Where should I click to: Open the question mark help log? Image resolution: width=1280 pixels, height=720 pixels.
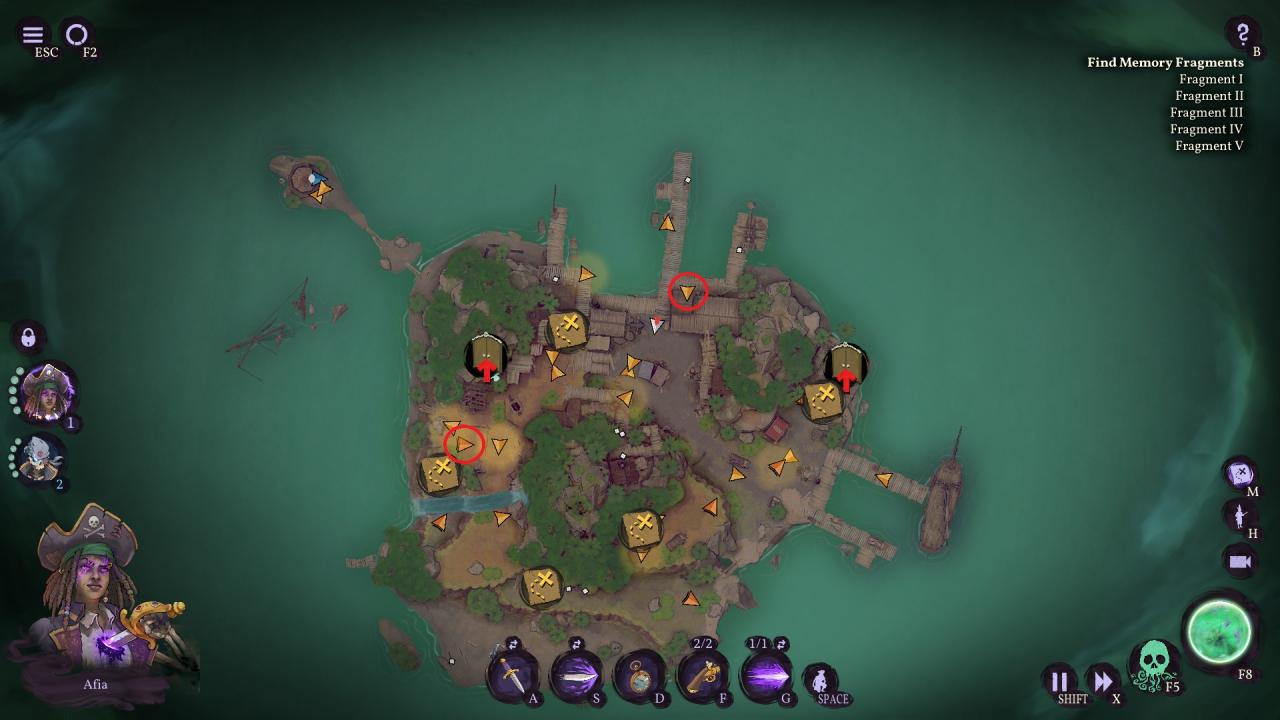pyautogui.click(x=1242, y=34)
